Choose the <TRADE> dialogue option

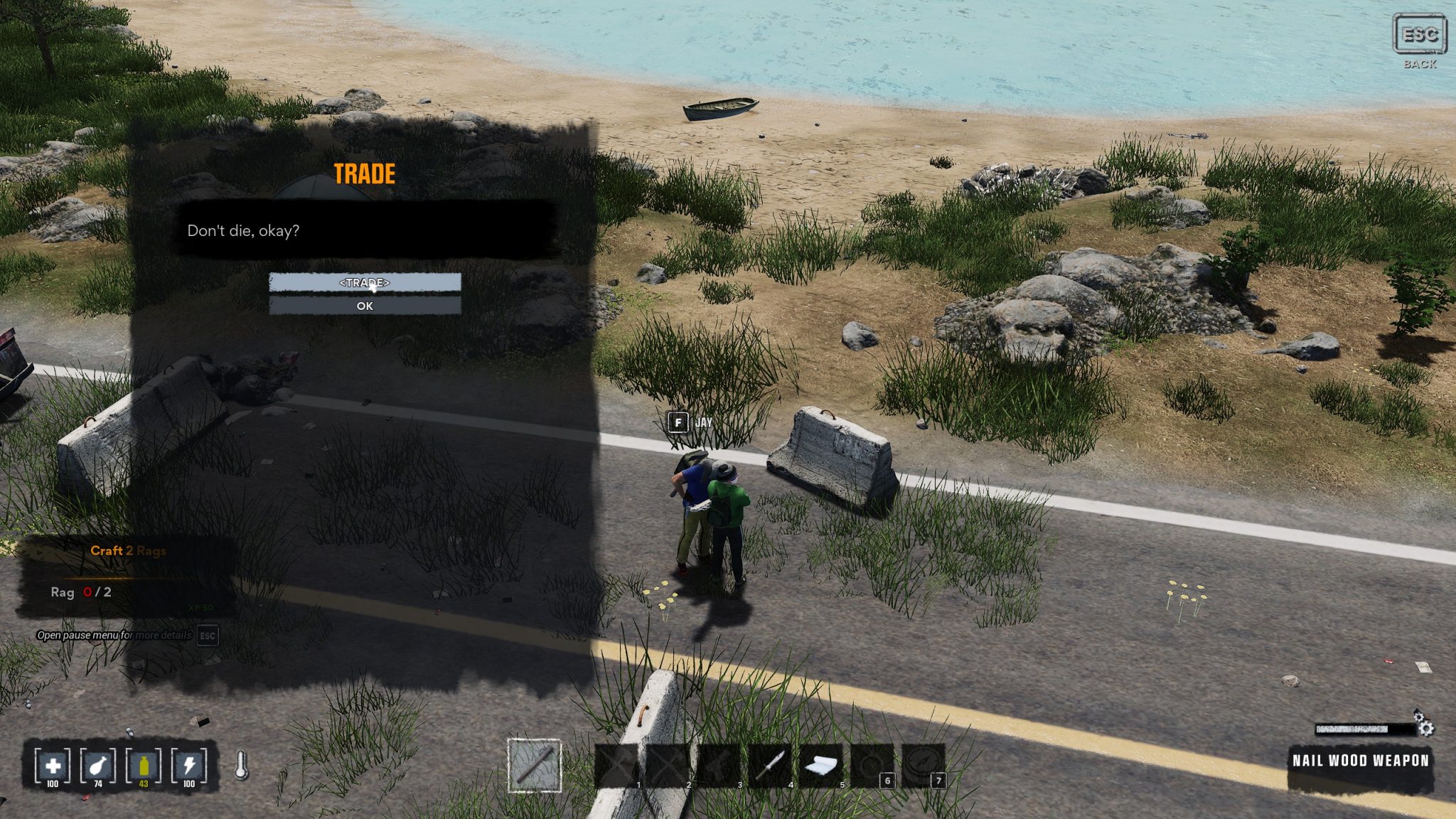point(365,282)
